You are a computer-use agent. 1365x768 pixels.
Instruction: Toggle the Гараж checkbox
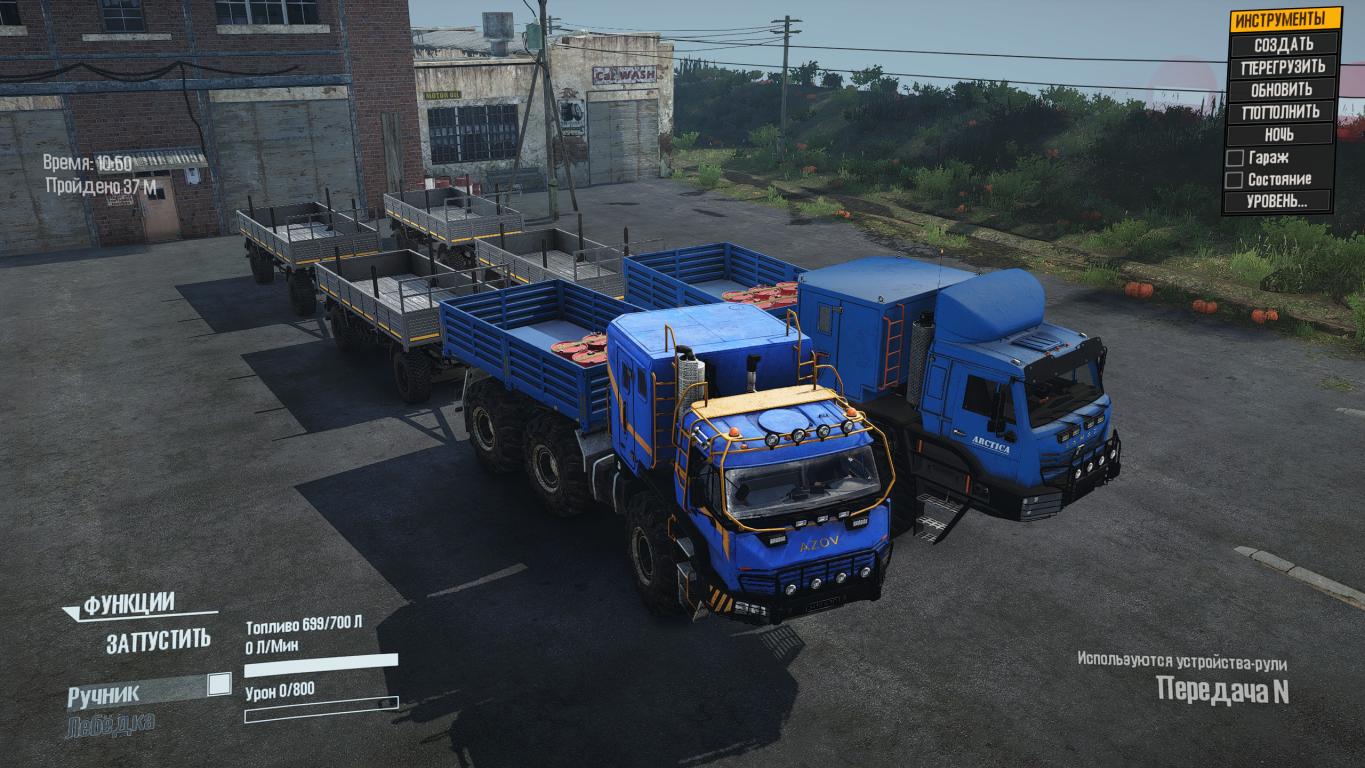coord(1235,158)
